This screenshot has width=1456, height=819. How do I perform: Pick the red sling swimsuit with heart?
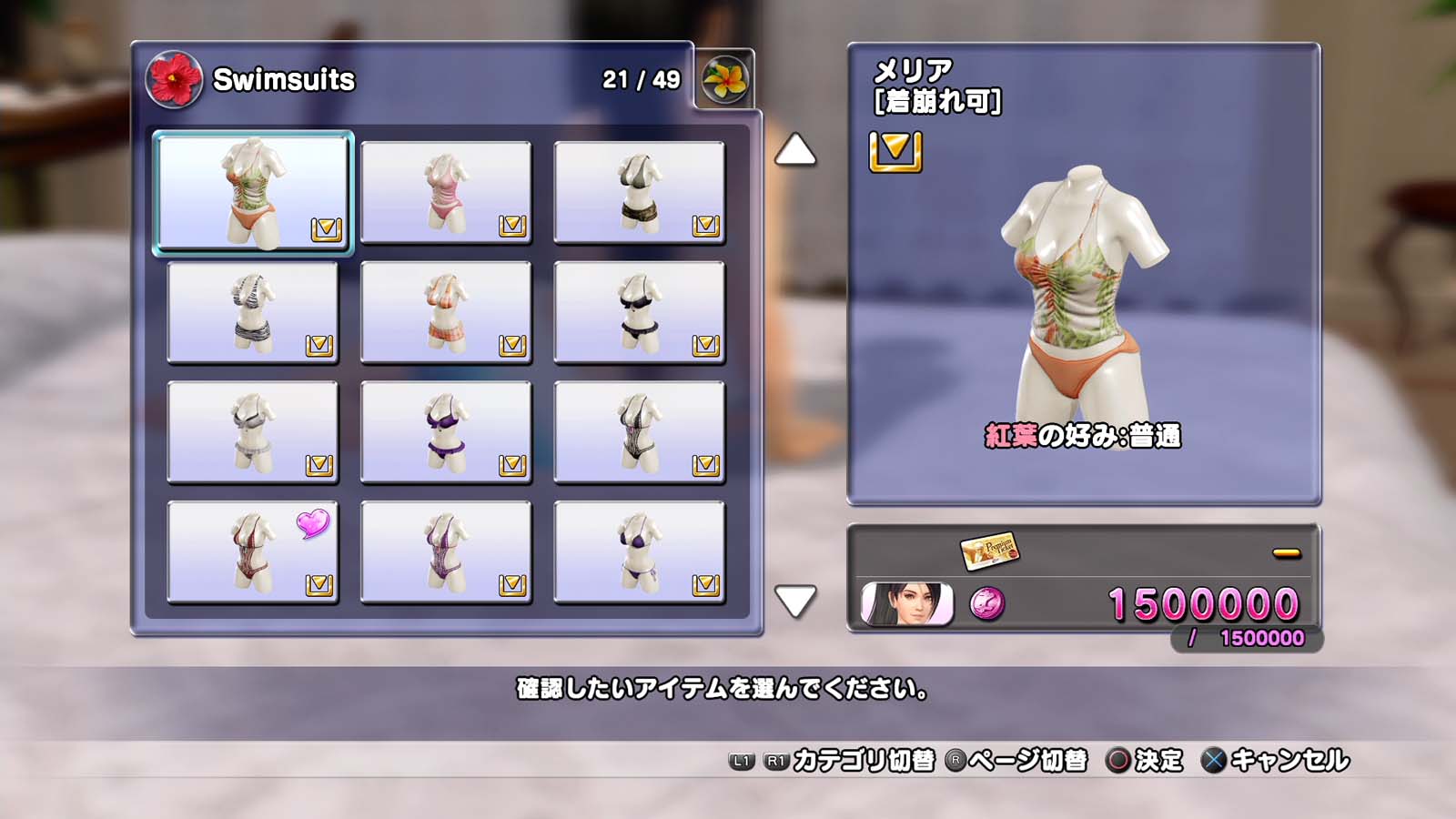(x=253, y=552)
